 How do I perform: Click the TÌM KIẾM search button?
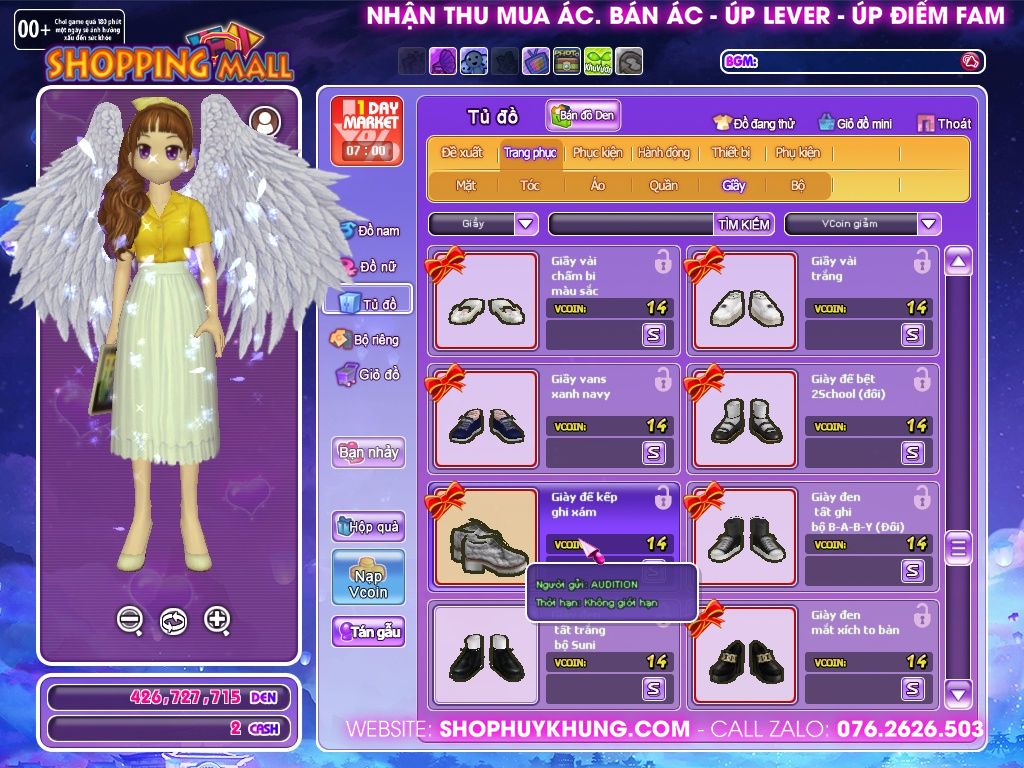click(743, 224)
